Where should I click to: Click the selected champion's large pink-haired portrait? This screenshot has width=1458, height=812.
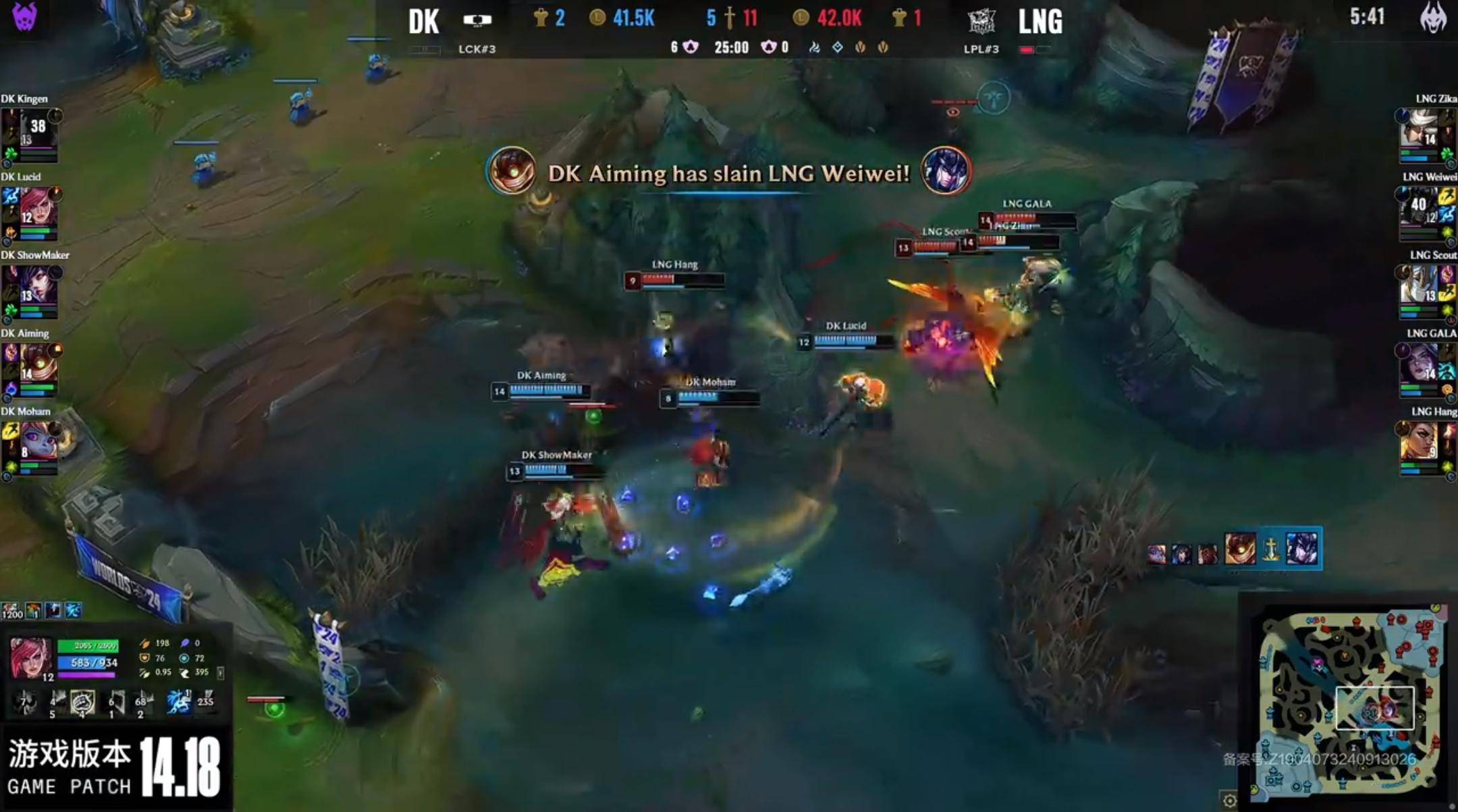[x=30, y=657]
